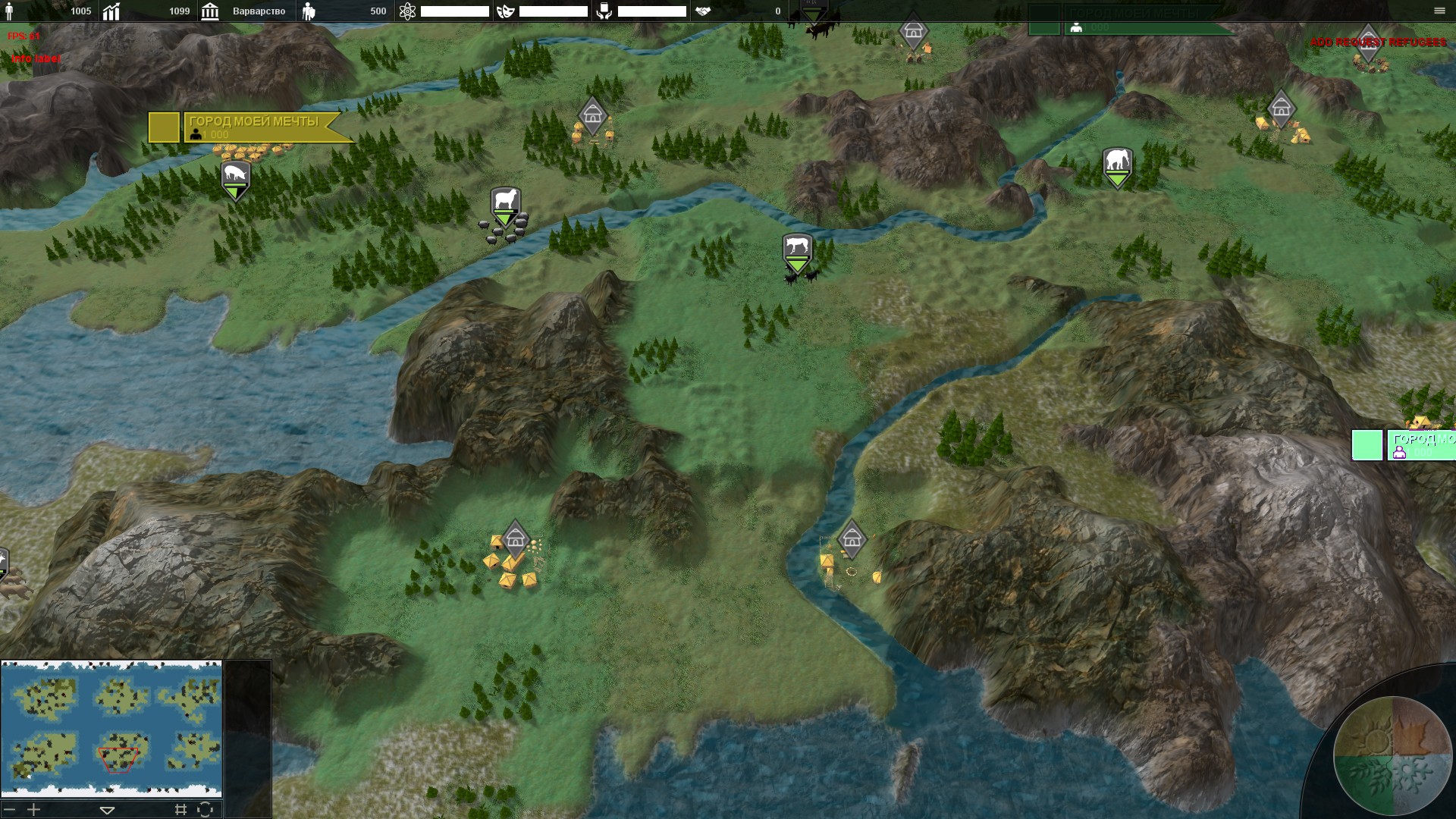Image resolution: width=1456 pixels, height=819 pixels.
Task: Click the handshake diplomacy icon
Action: pos(703,11)
